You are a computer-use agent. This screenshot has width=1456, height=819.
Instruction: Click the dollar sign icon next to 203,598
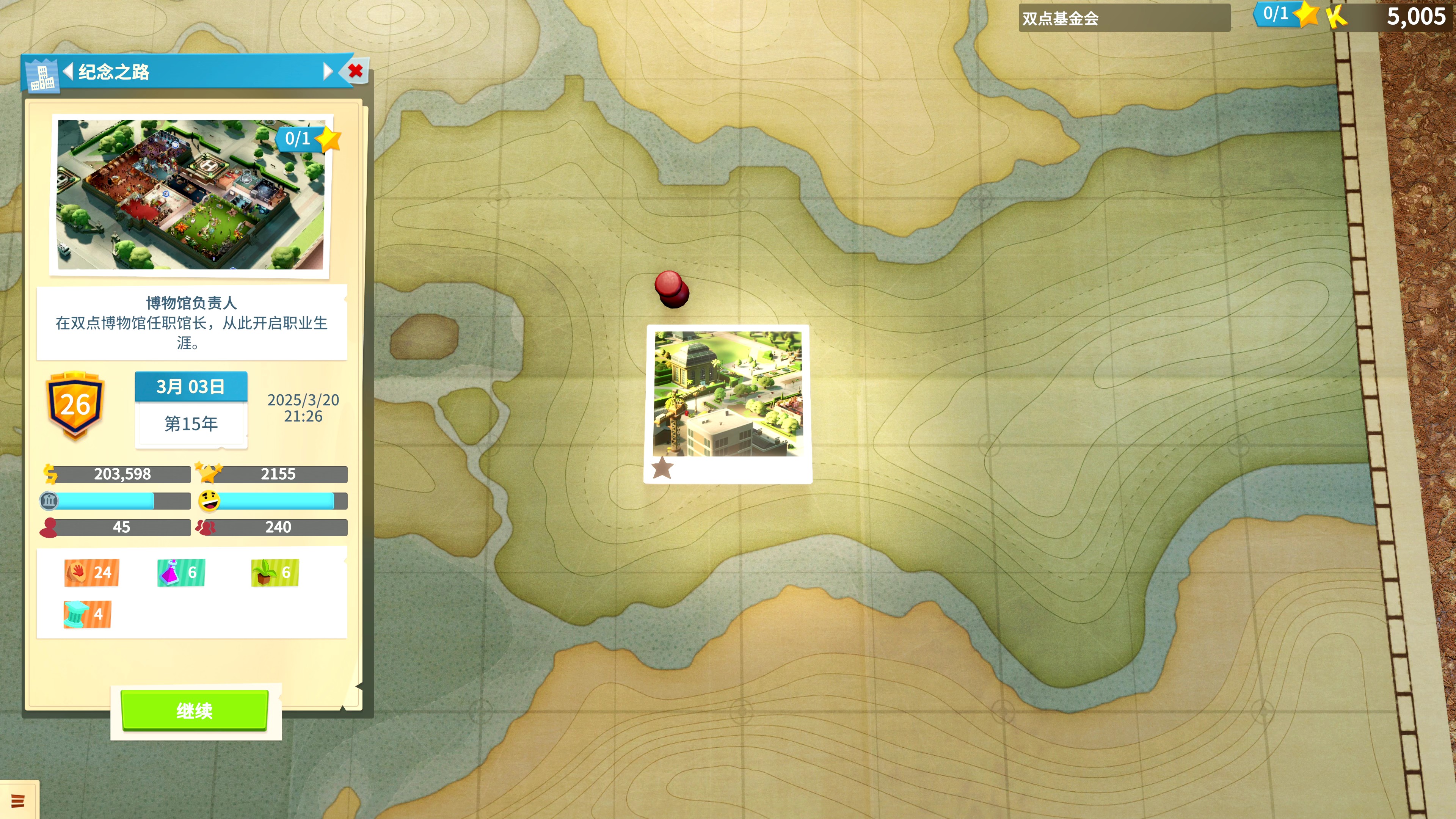pos(50,474)
